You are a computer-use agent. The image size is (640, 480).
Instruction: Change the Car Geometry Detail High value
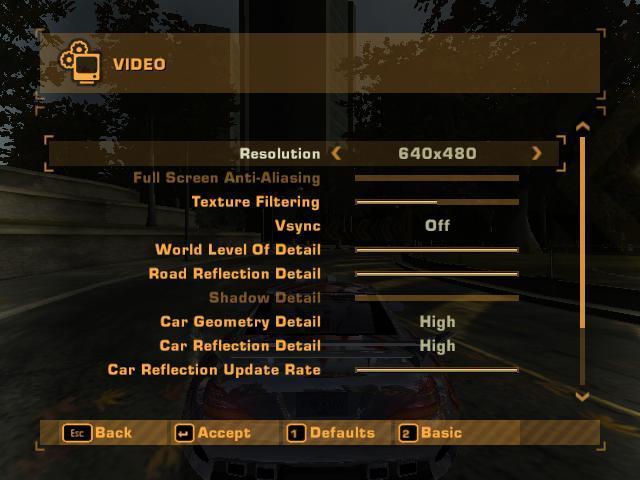[437, 321]
